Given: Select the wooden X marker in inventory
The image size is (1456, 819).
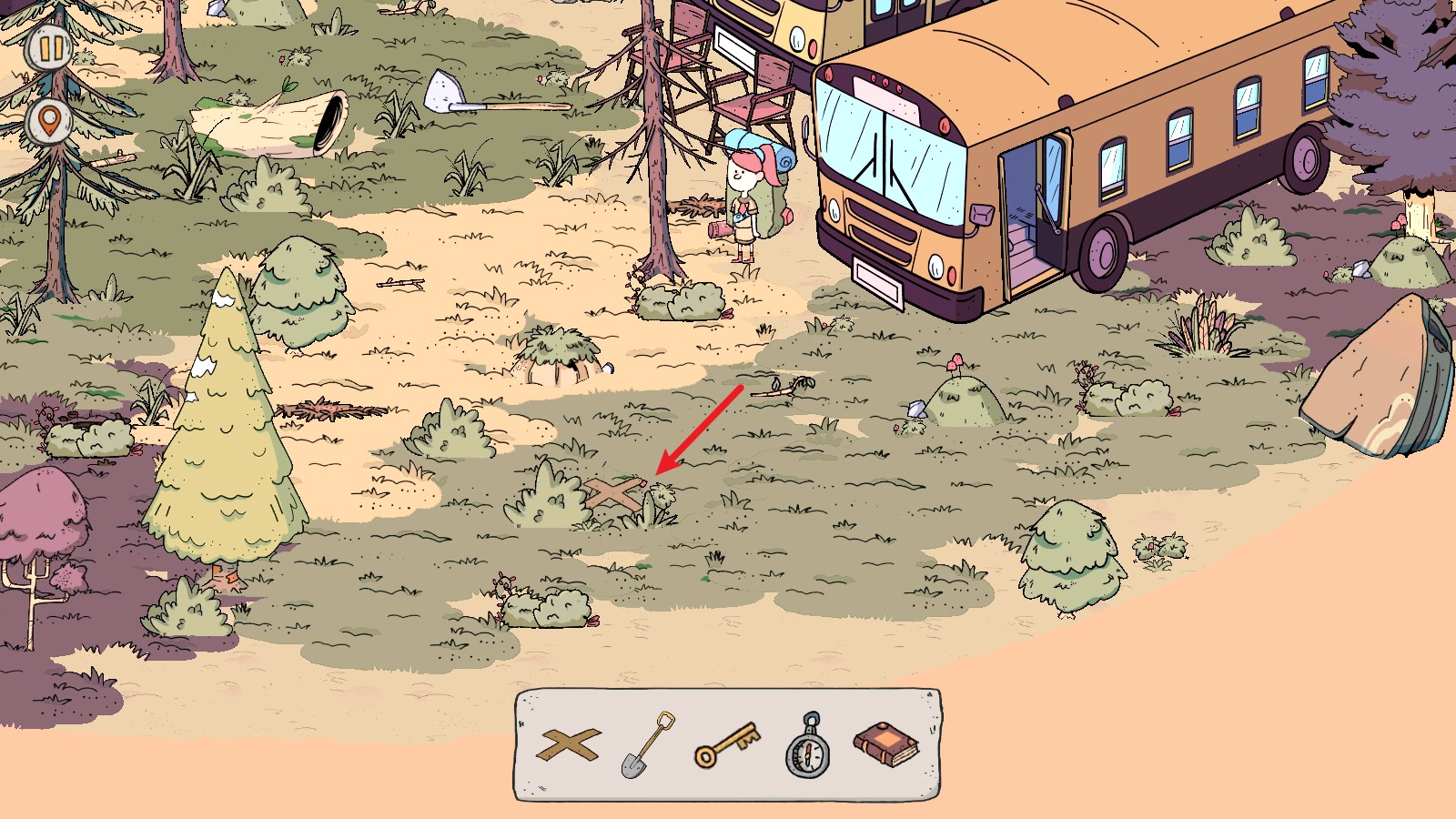Looking at the screenshot, I should point(570,745).
